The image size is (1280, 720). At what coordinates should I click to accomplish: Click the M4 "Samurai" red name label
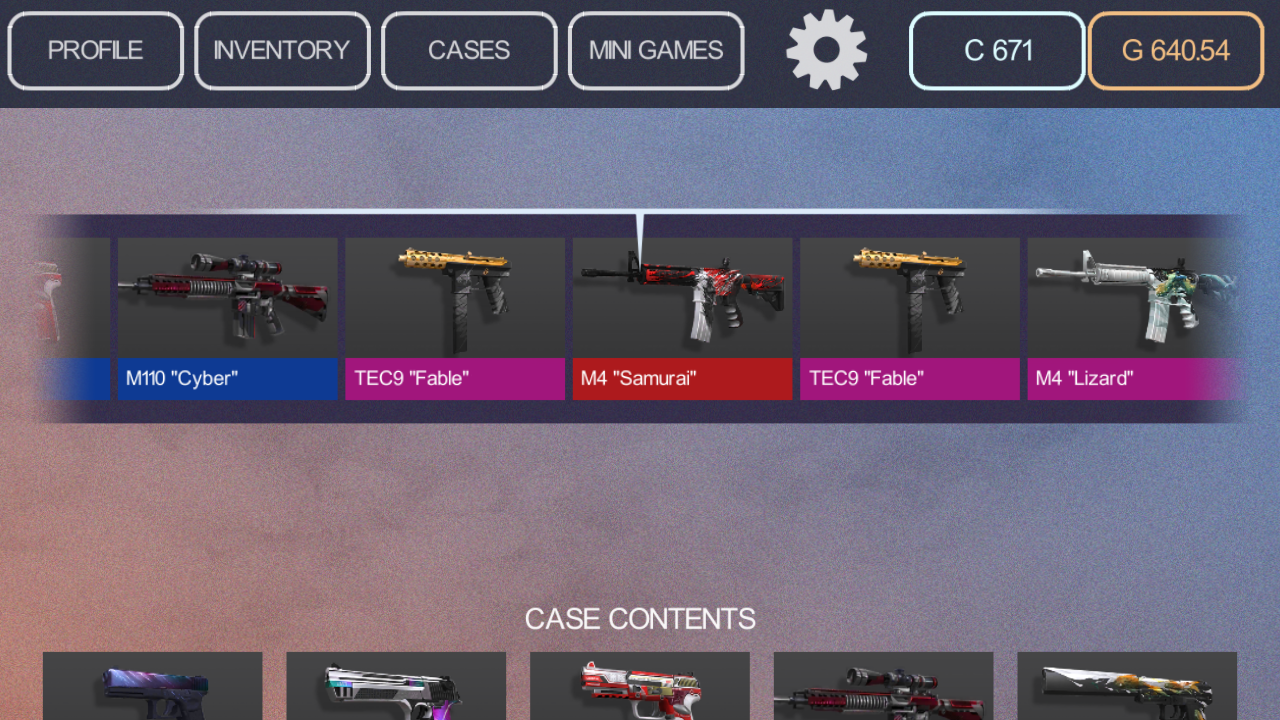coord(682,379)
